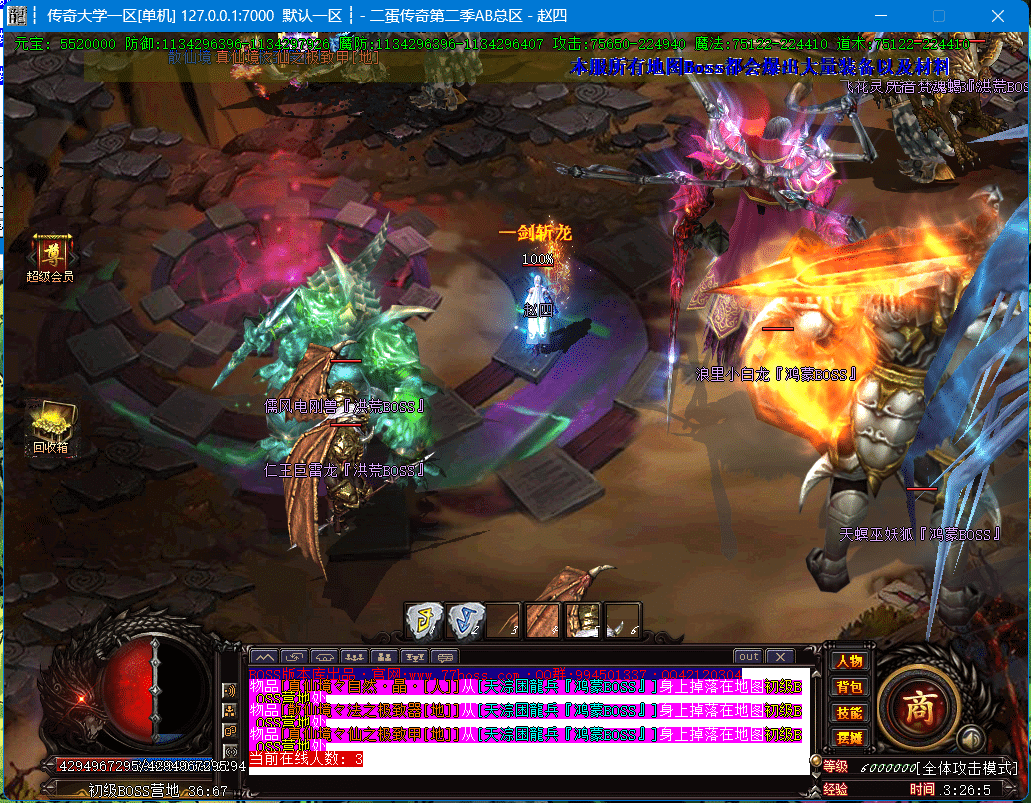Use the second hotbar rune item
The height and width of the screenshot is (803, 1031).
point(463,620)
